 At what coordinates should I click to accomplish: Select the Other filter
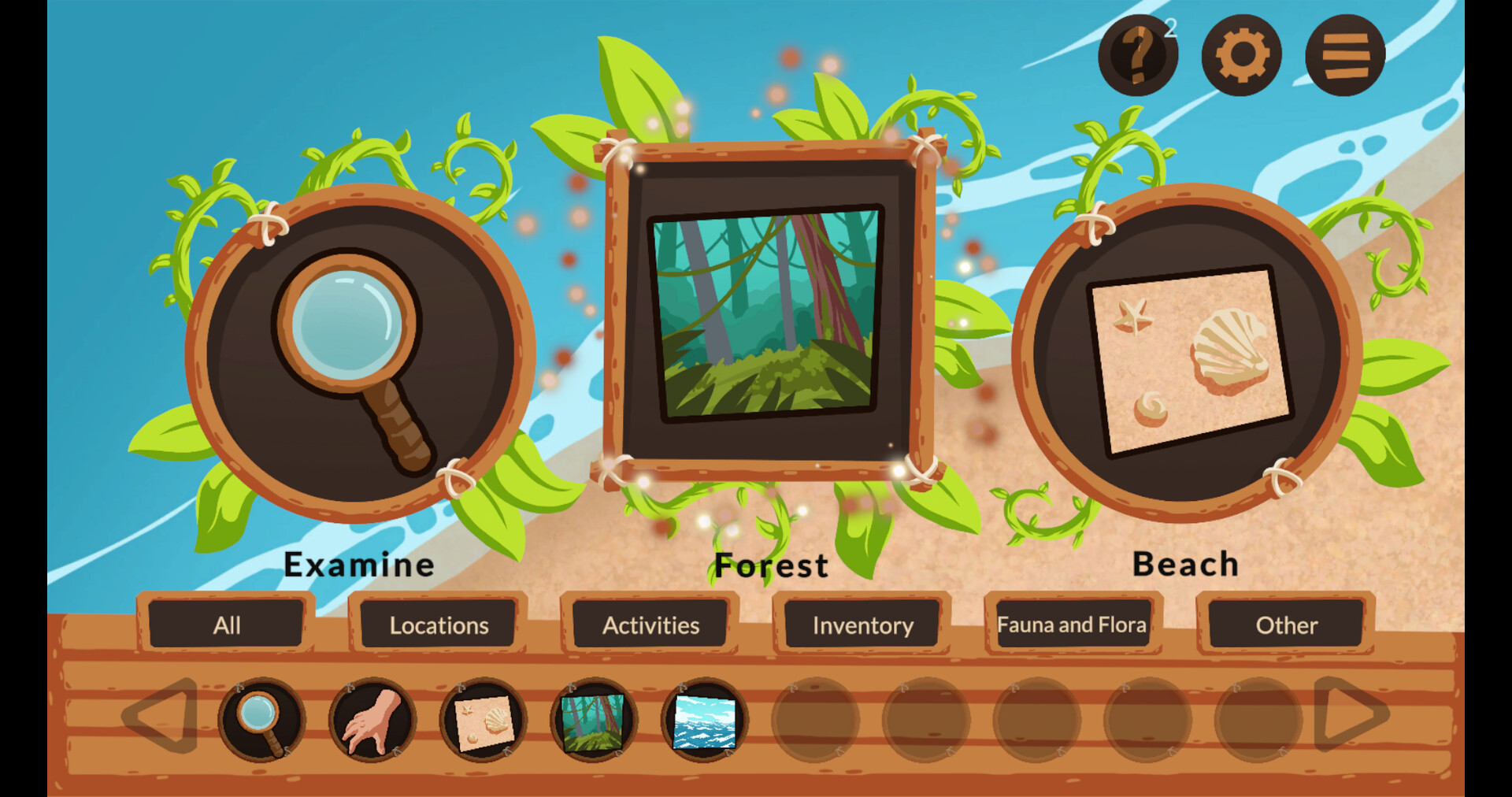1287,625
